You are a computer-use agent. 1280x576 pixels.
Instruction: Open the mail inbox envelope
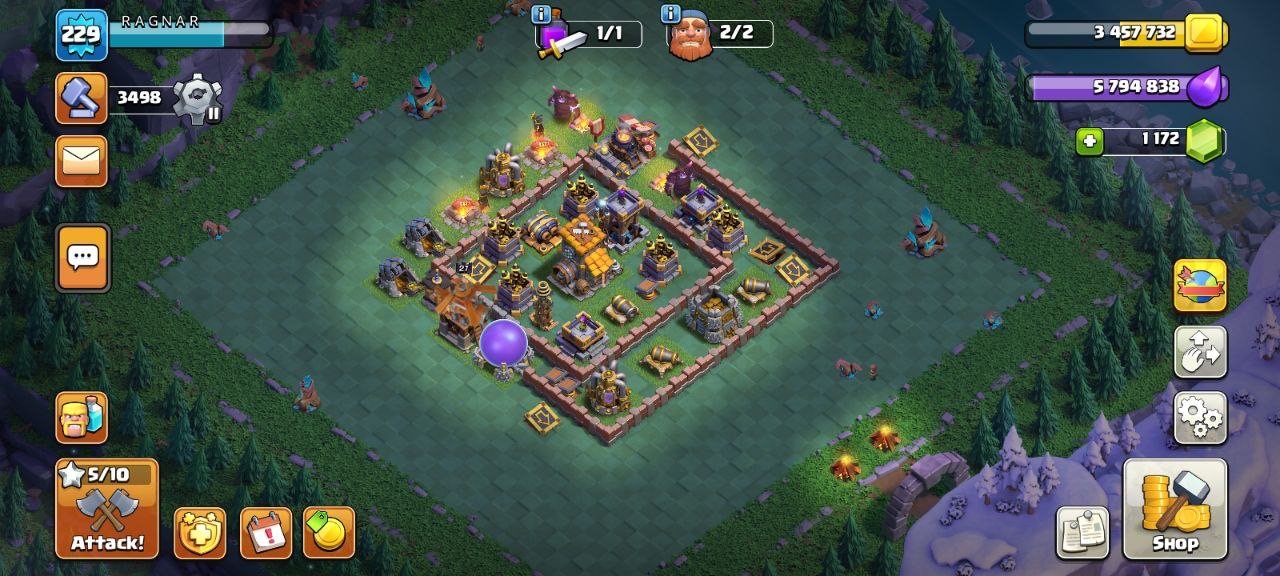[81, 161]
